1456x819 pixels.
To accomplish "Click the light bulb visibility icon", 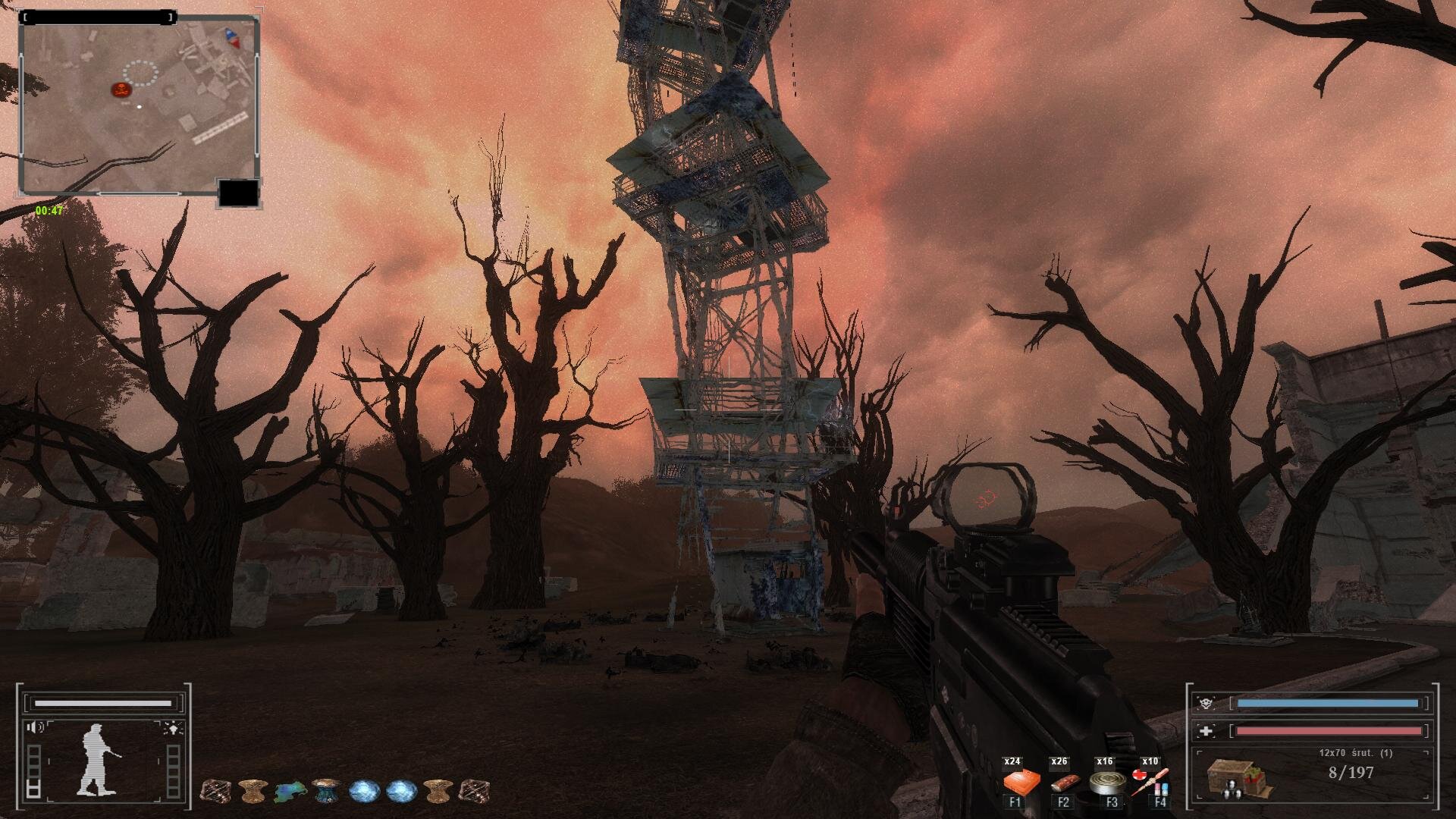I will click(173, 729).
